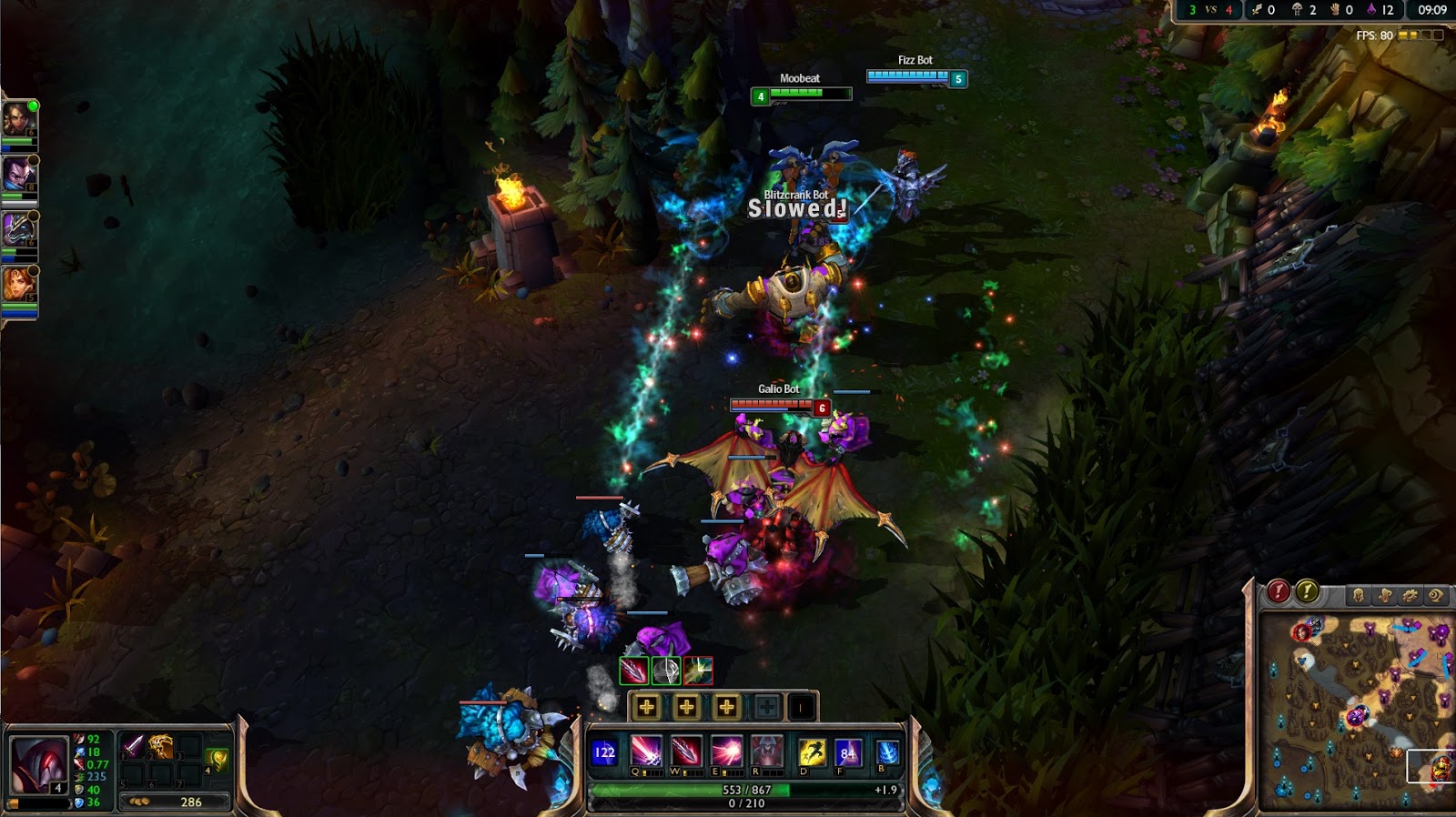
Task: Level up the E ability
Action: (x=726, y=707)
